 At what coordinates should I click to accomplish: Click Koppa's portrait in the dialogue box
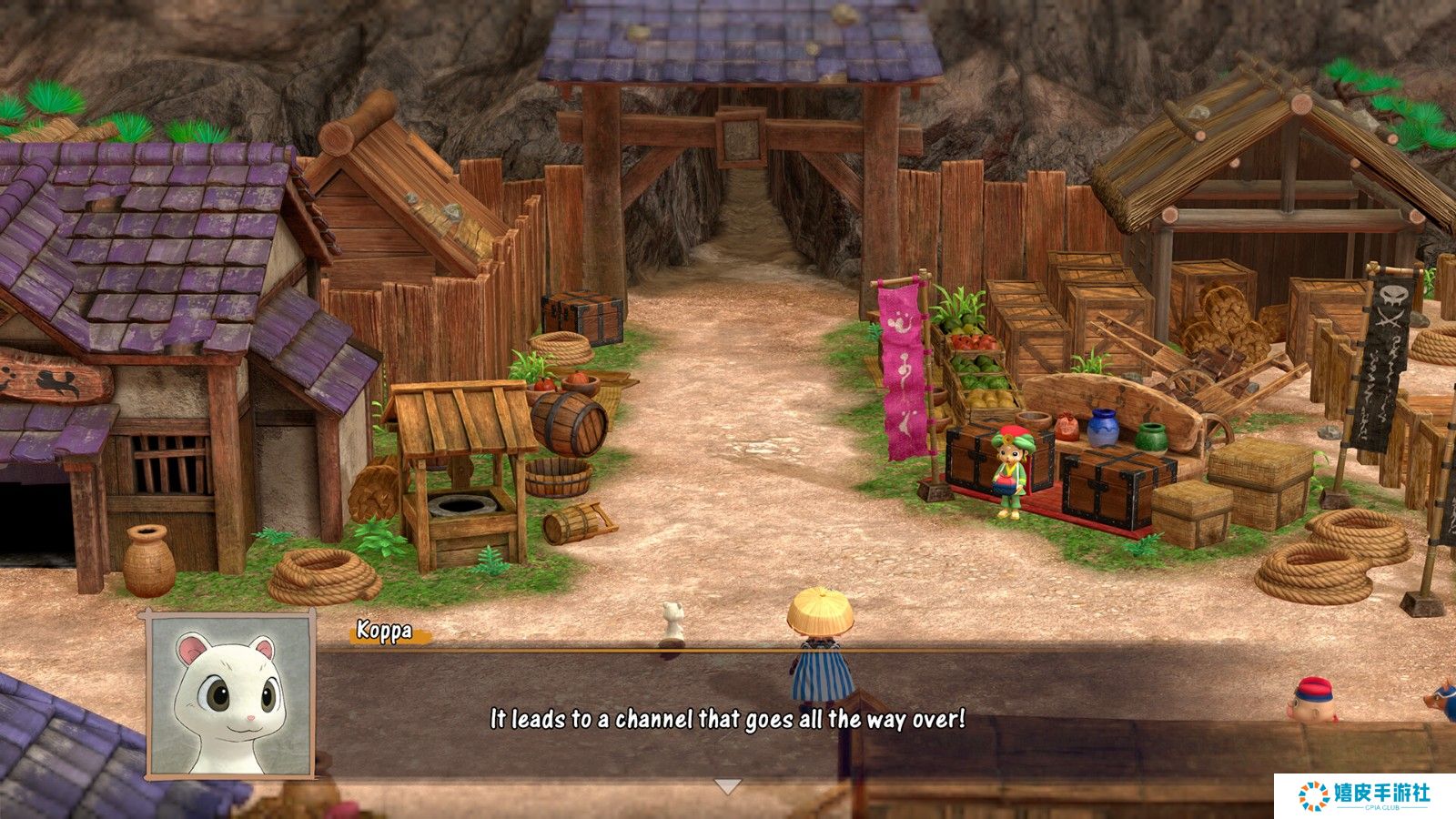click(x=230, y=696)
